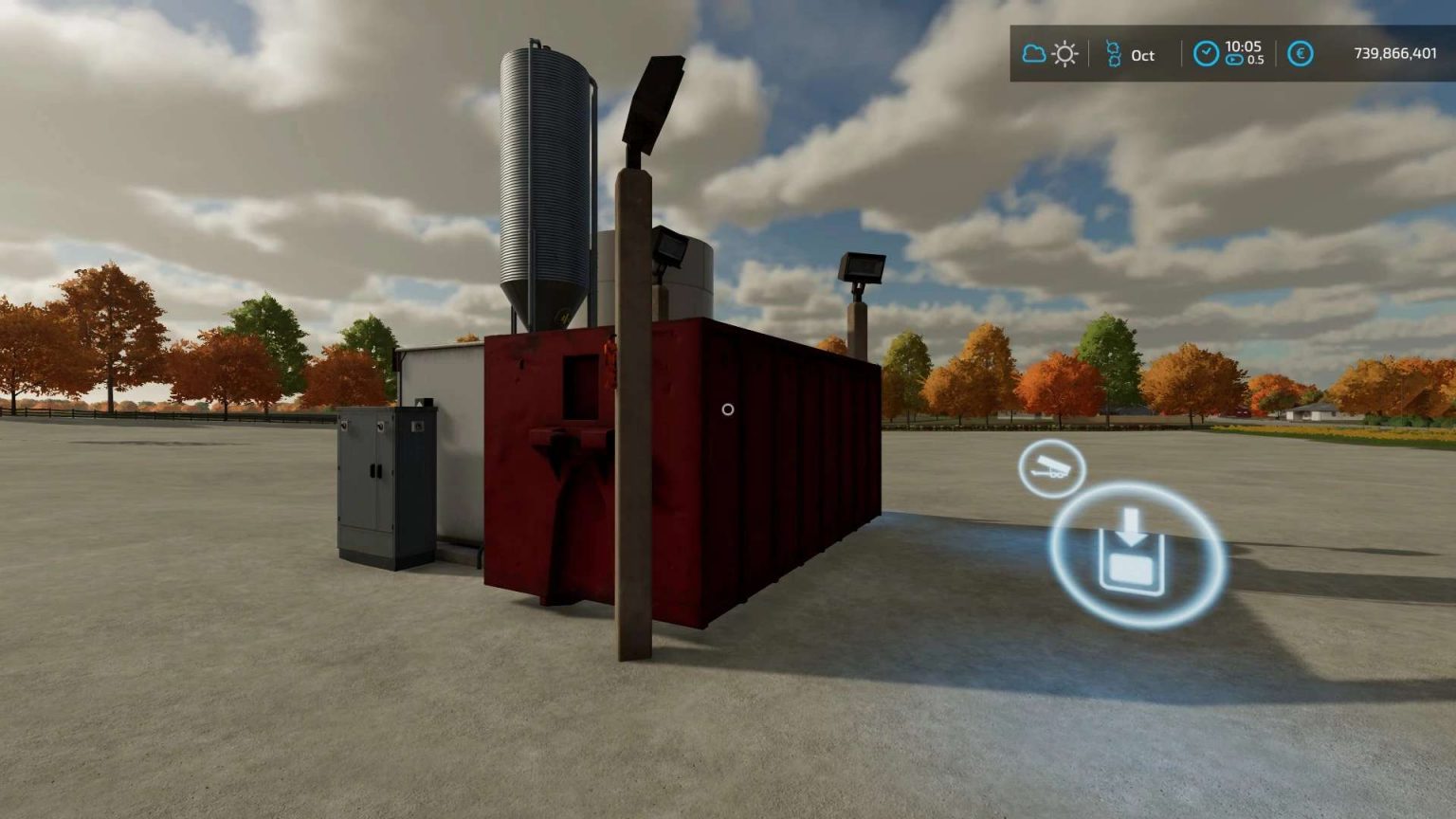Image resolution: width=1456 pixels, height=819 pixels.
Task: Toggle the white interaction dot on red container
Action: point(728,409)
